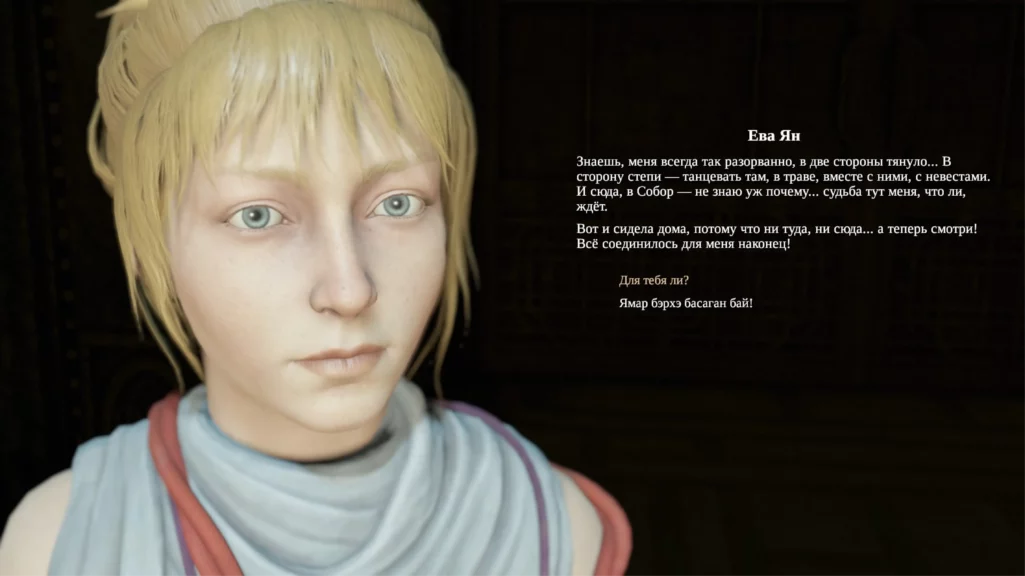This screenshot has height=576, width=1025.
Task: Select the reply "Ямар бэрхэ басаган бай!"
Action: coord(685,302)
